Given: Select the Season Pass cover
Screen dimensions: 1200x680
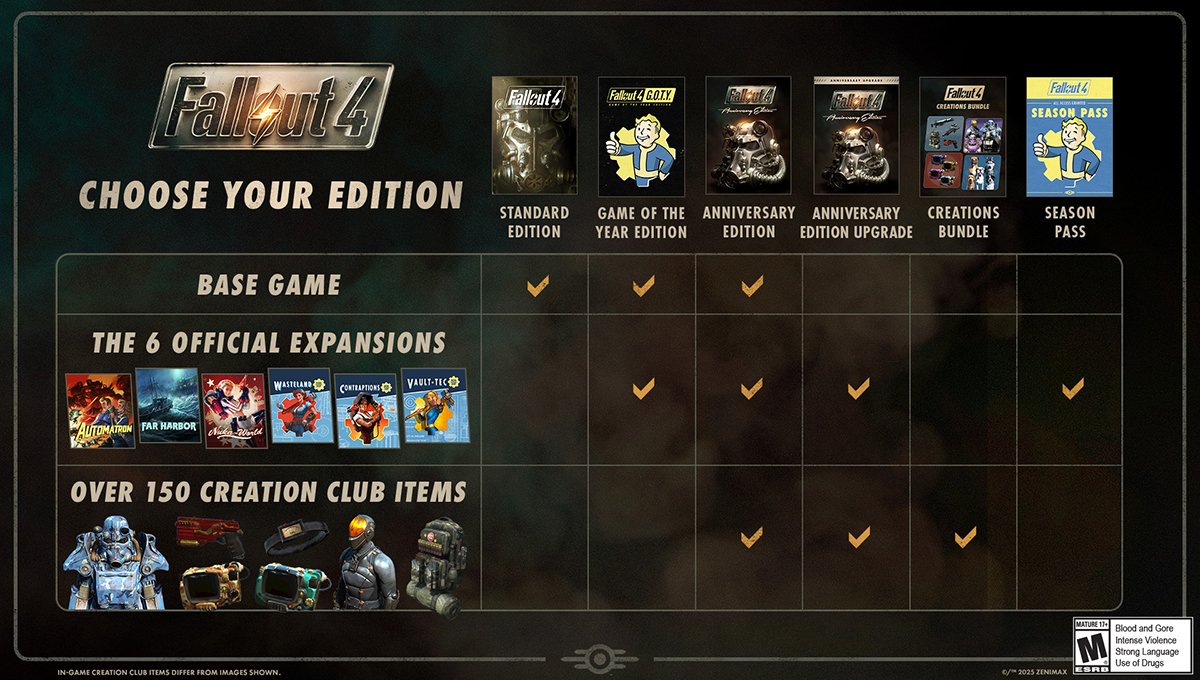Looking at the screenshot, I should point(1069,136).
